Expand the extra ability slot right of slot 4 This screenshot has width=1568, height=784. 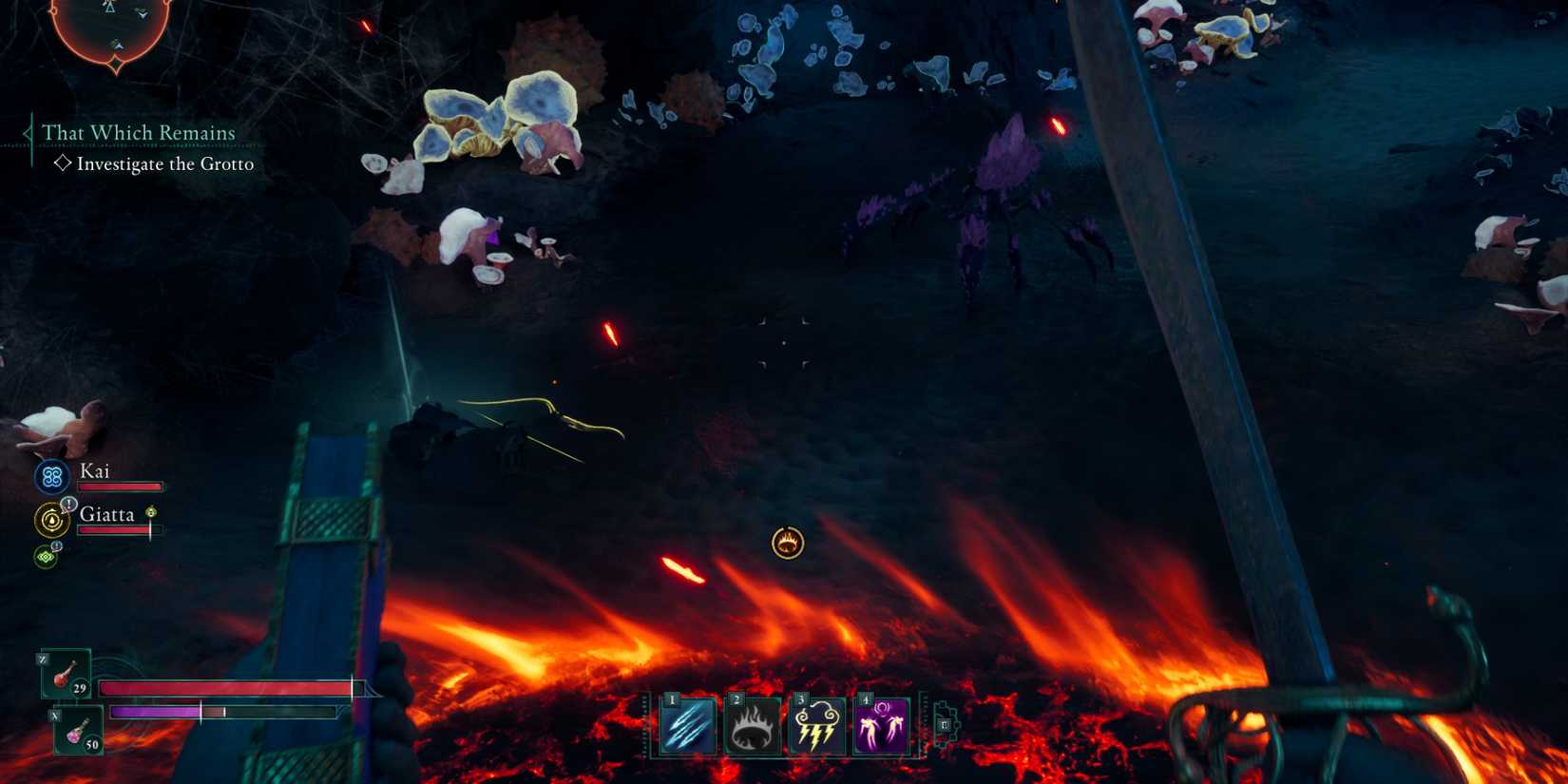(944, 724)
